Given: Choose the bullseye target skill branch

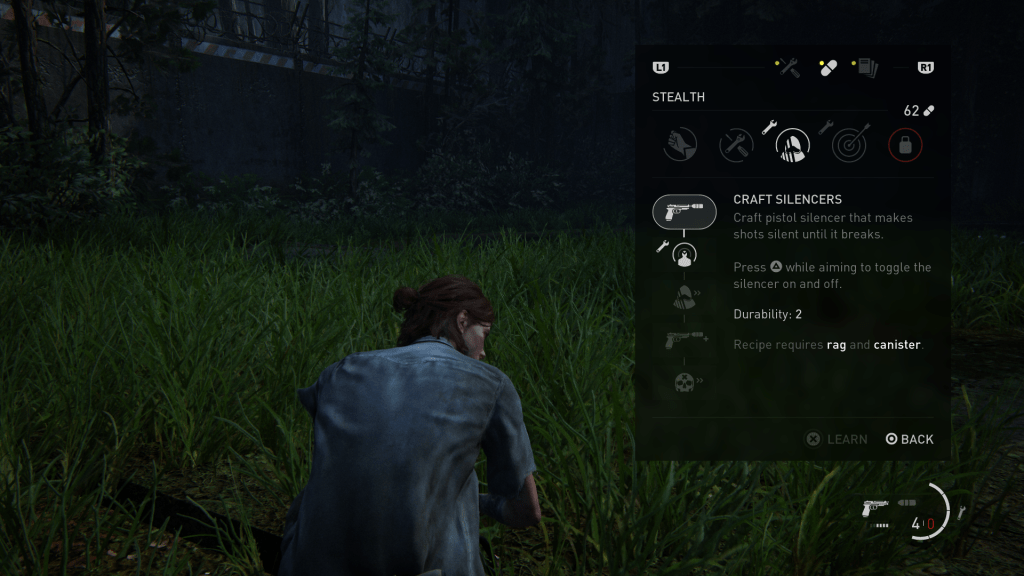Looking at the screenshot, I should [x=849, y=145].
